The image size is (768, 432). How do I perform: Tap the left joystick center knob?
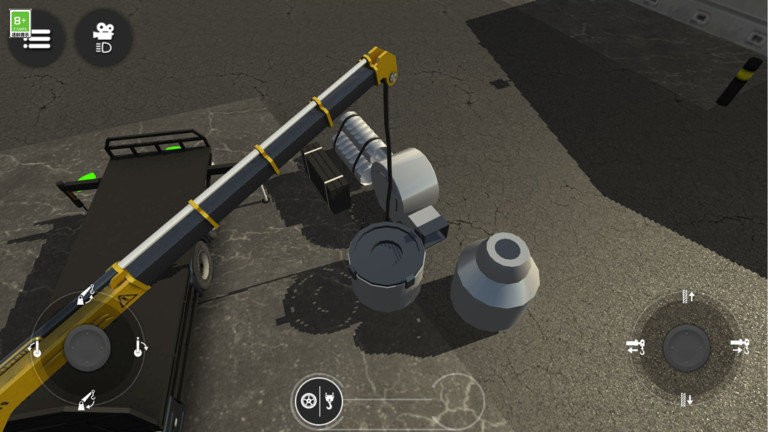tap(87, 348)
